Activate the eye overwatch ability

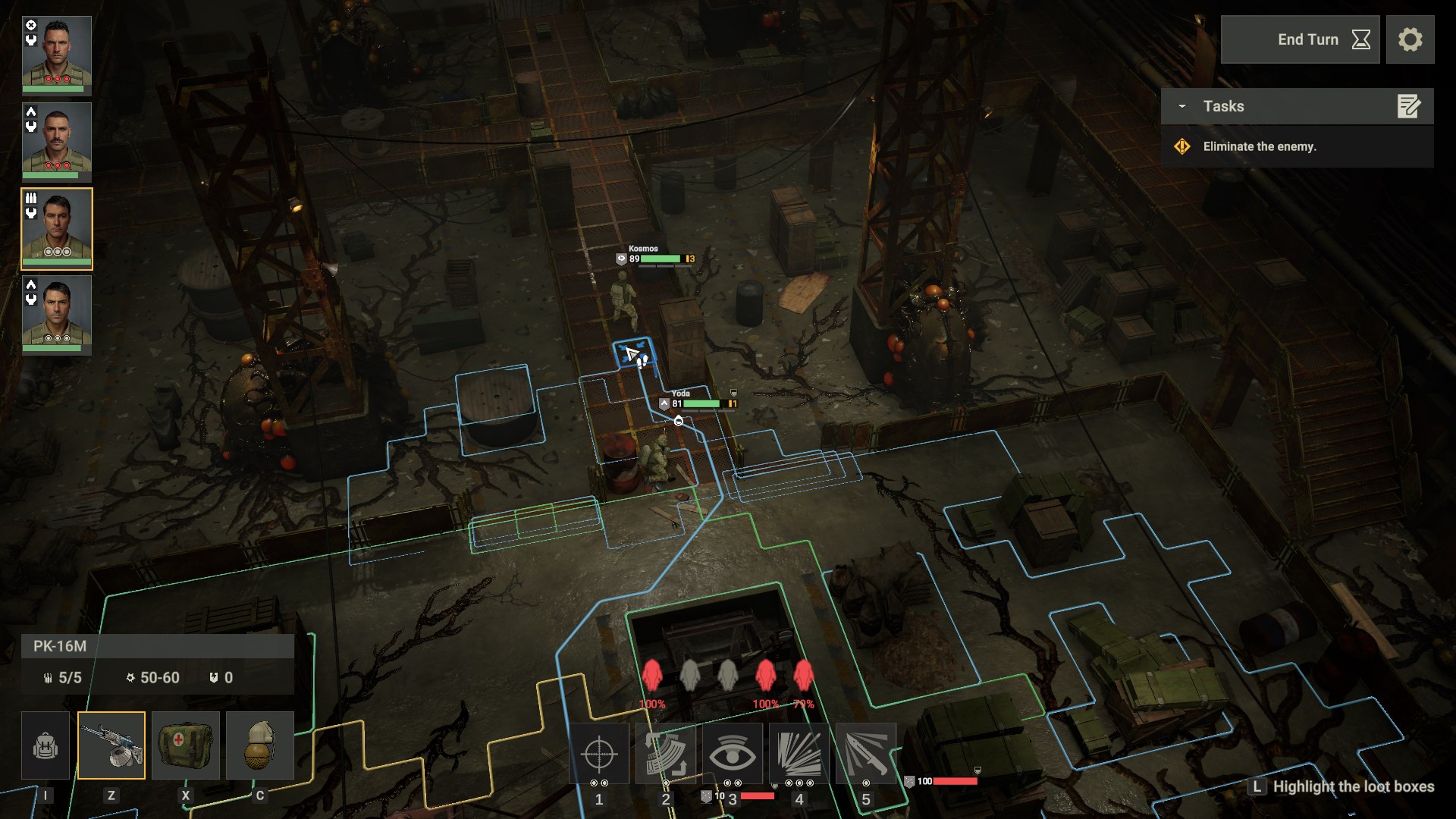pyautogui.click(x=733, y=753)
